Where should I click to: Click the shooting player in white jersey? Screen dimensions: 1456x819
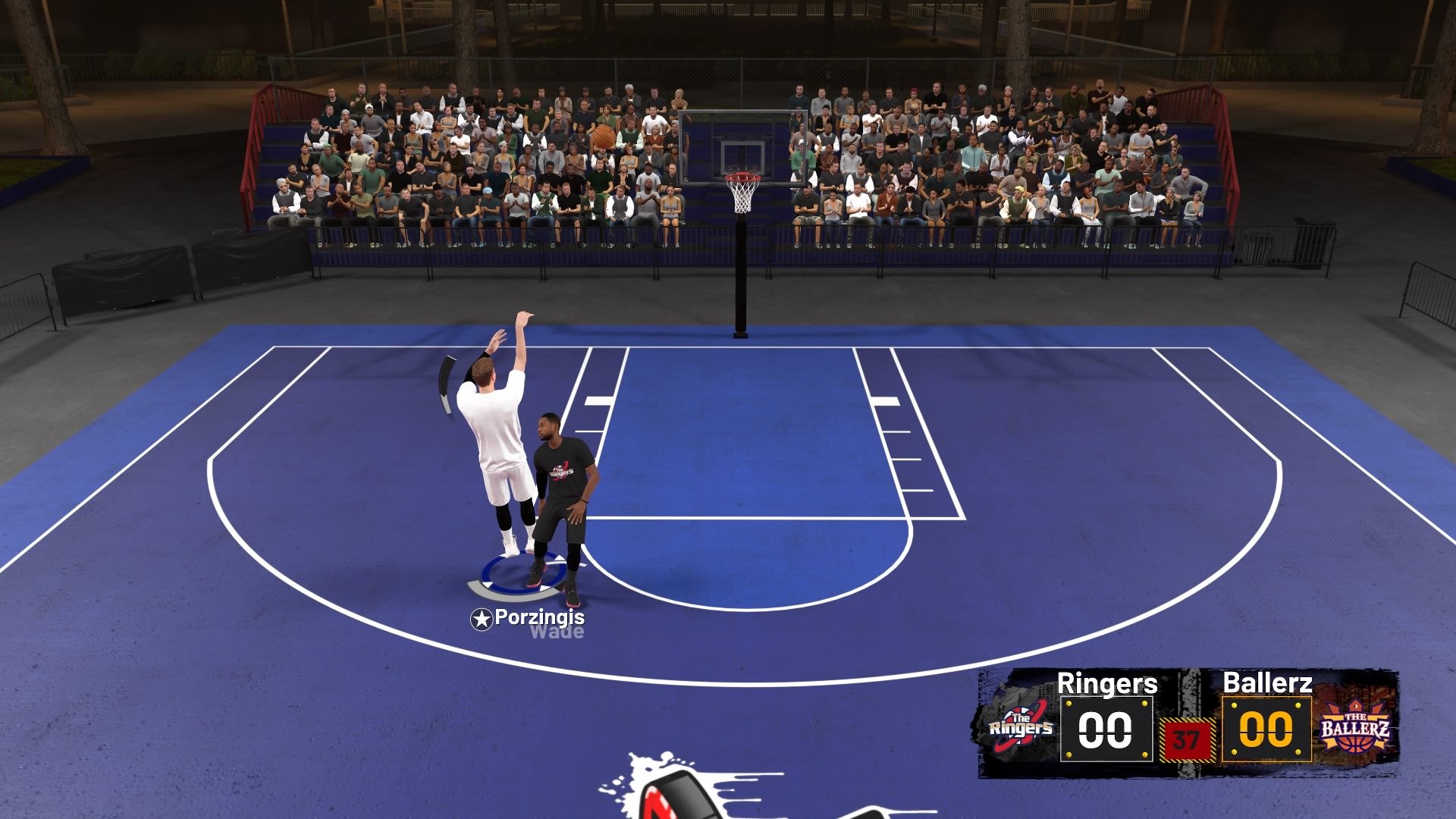[x=500, y=447]
